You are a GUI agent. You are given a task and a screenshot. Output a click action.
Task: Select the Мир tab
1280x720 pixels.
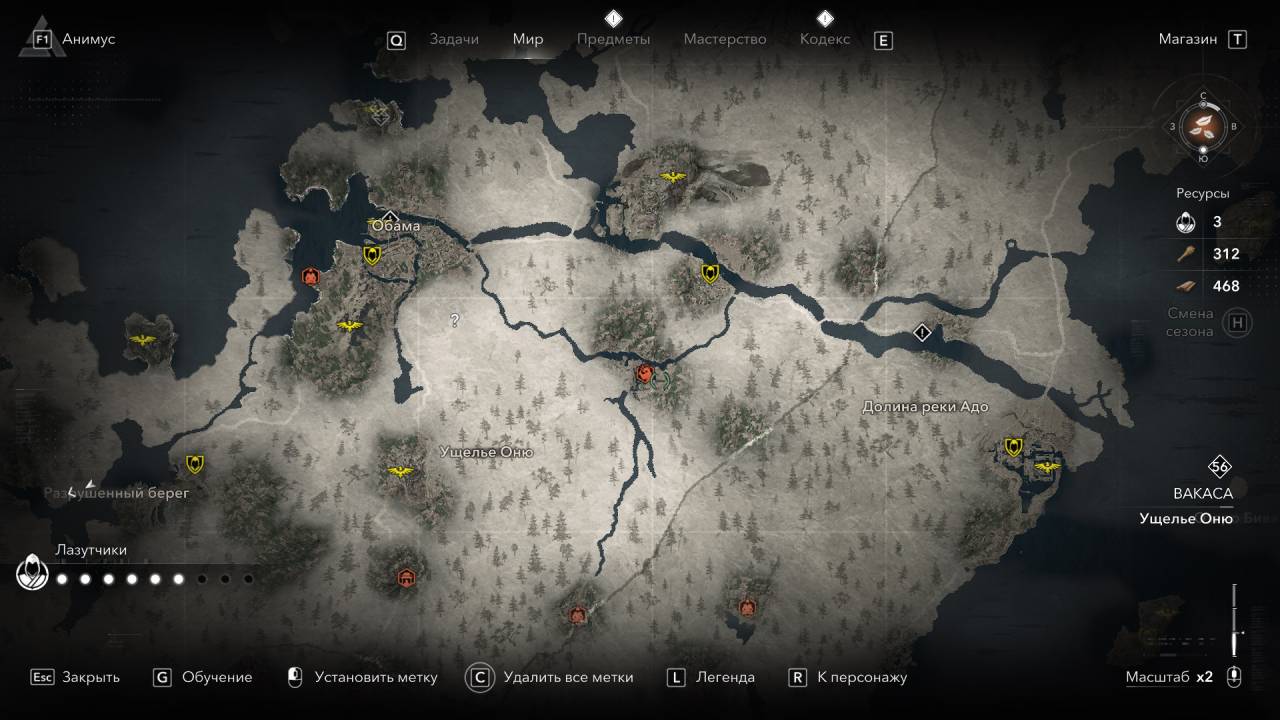pos(528,39)
